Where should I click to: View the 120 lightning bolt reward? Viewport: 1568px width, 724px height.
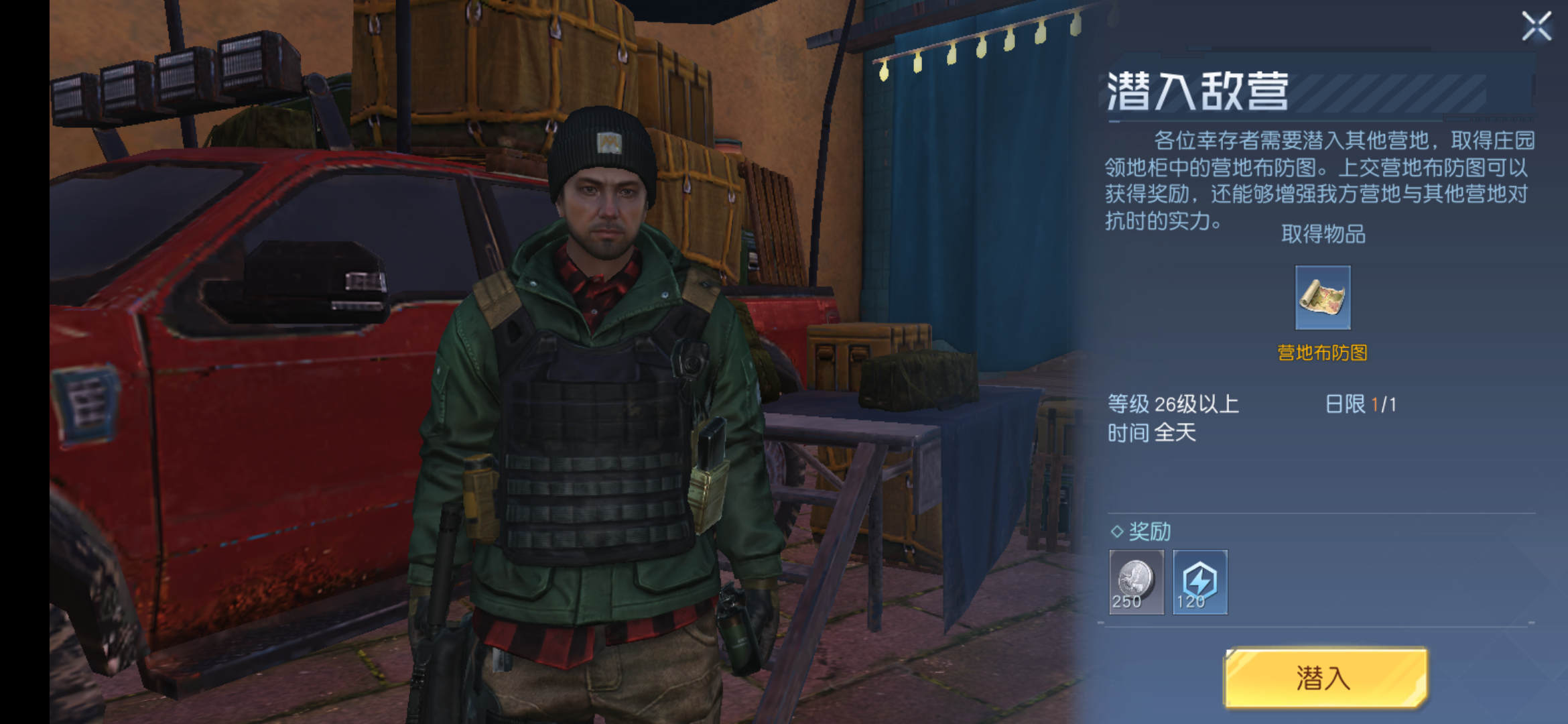click(x=1200, y=581)
